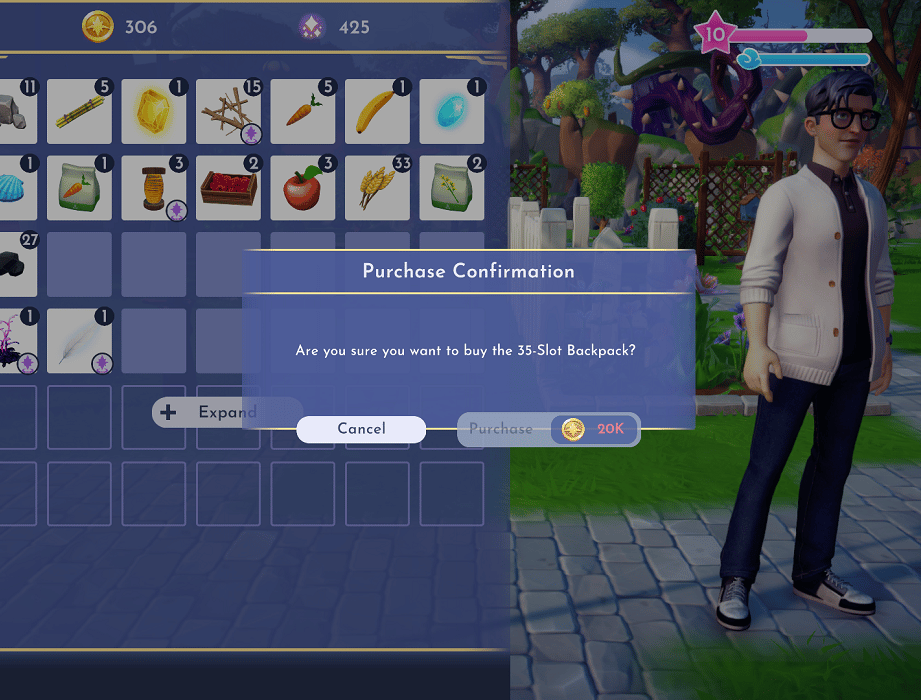Image resolution: width=921 pixels, height=700 pixels.
Task: Pick the yellow citrine gem slot
Action: tap(154, 111)
